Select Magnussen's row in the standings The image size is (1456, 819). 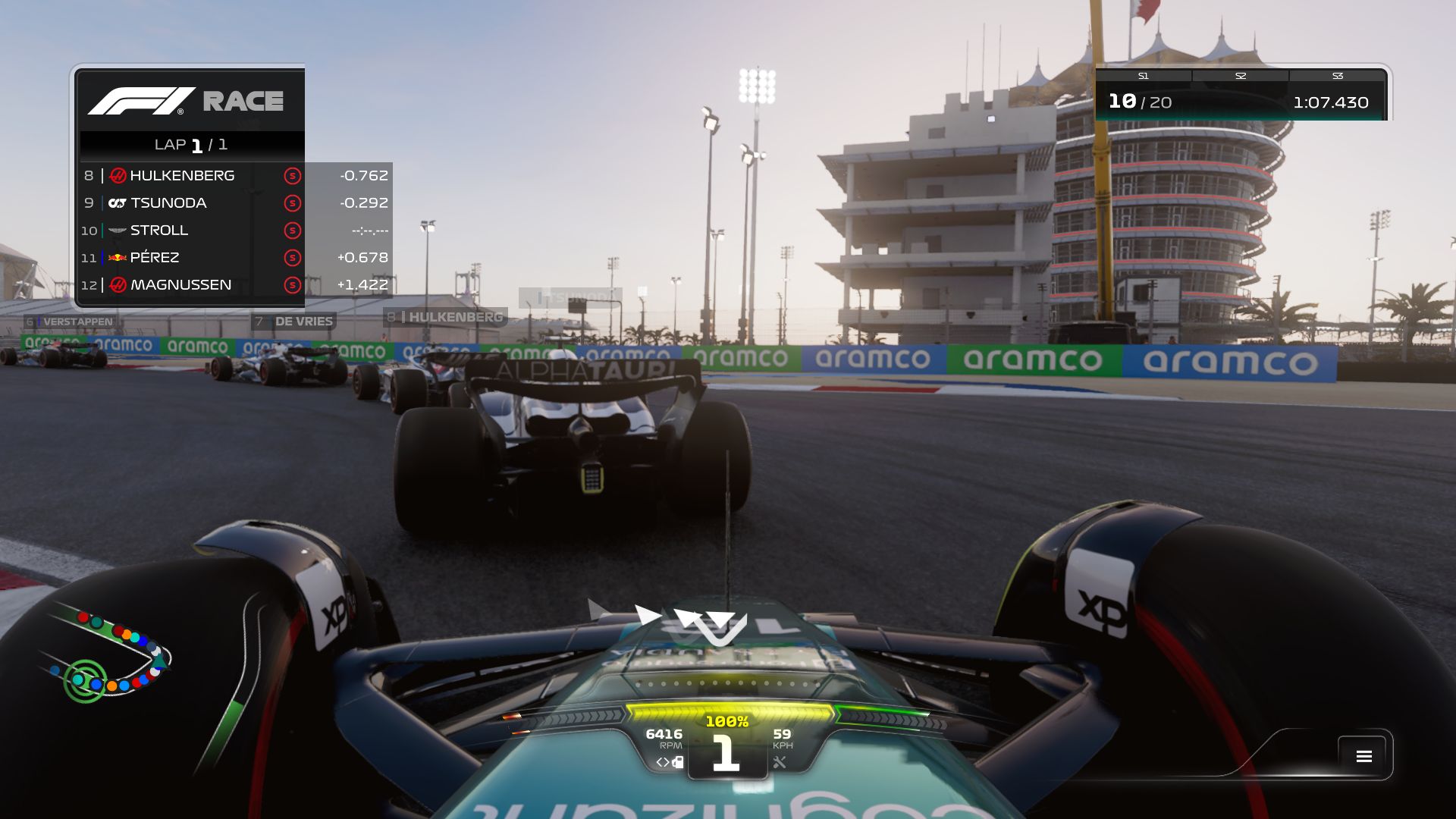235,285
